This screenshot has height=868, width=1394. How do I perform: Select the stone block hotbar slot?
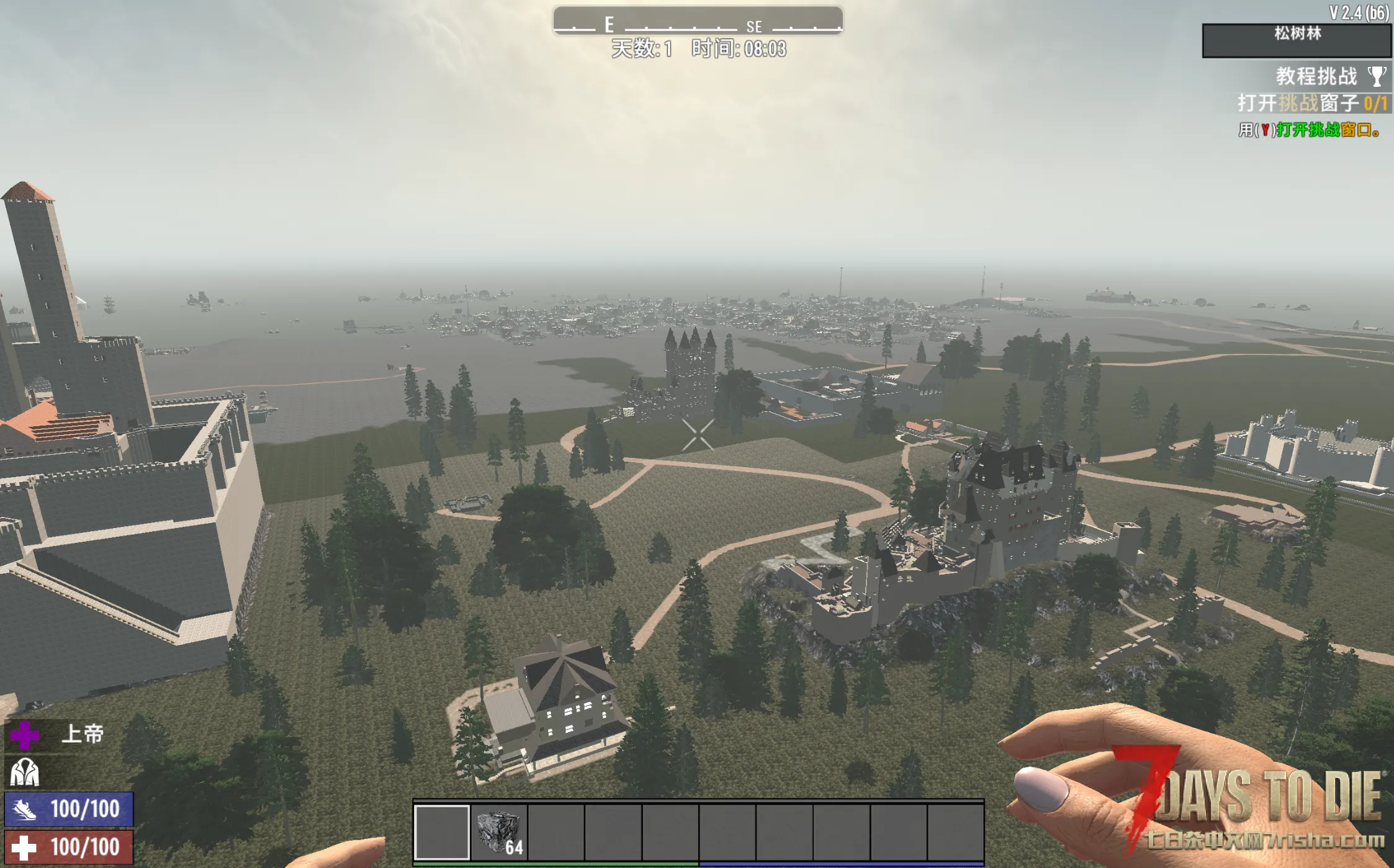coord(499,832)
